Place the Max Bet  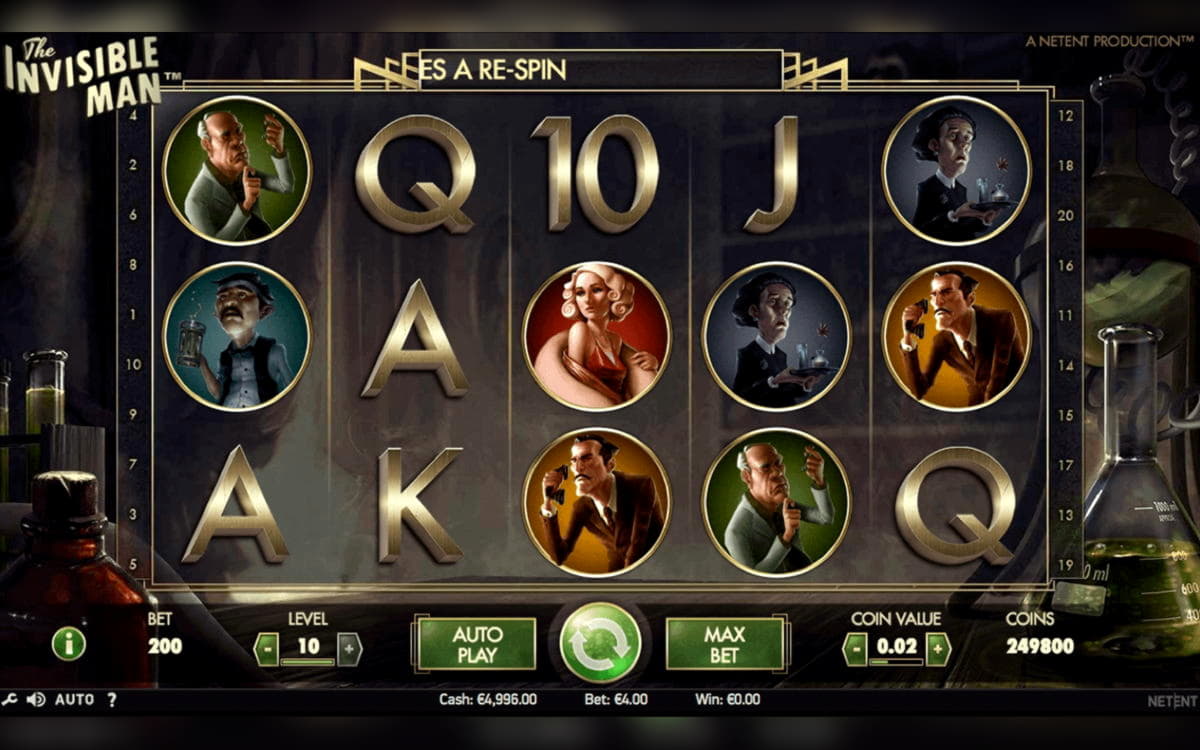click(724, 644)
